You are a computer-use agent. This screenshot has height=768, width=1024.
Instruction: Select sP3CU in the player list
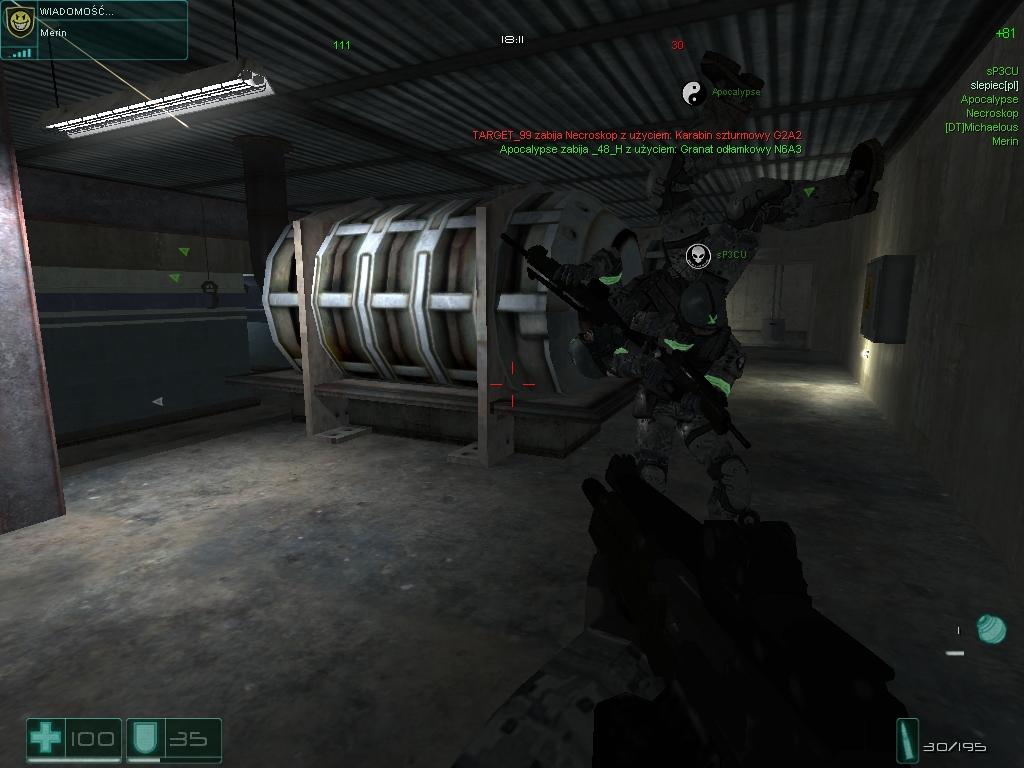(1001, 71)
